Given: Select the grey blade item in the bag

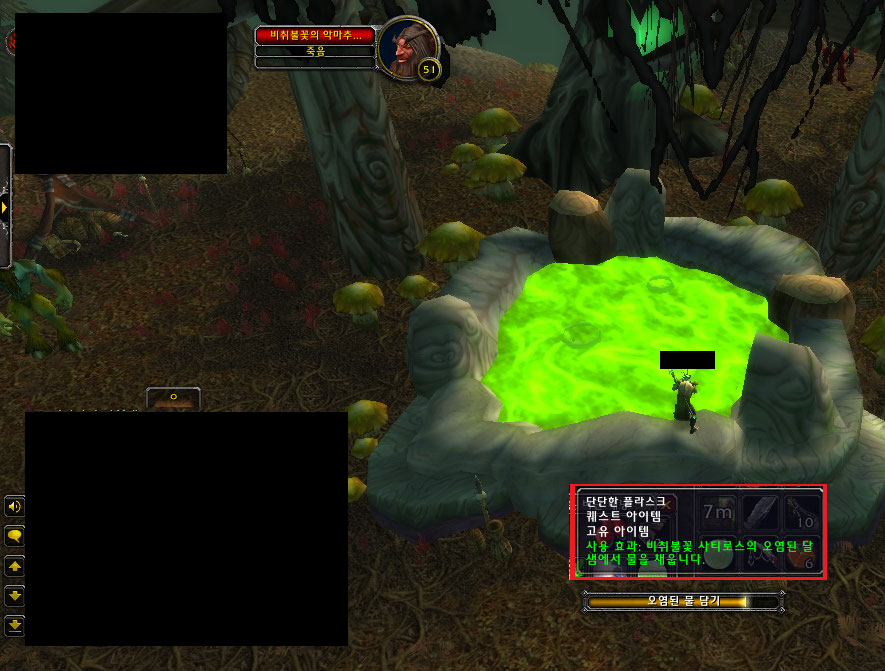Looking at the screenshot, I should (x=760, y=513).
